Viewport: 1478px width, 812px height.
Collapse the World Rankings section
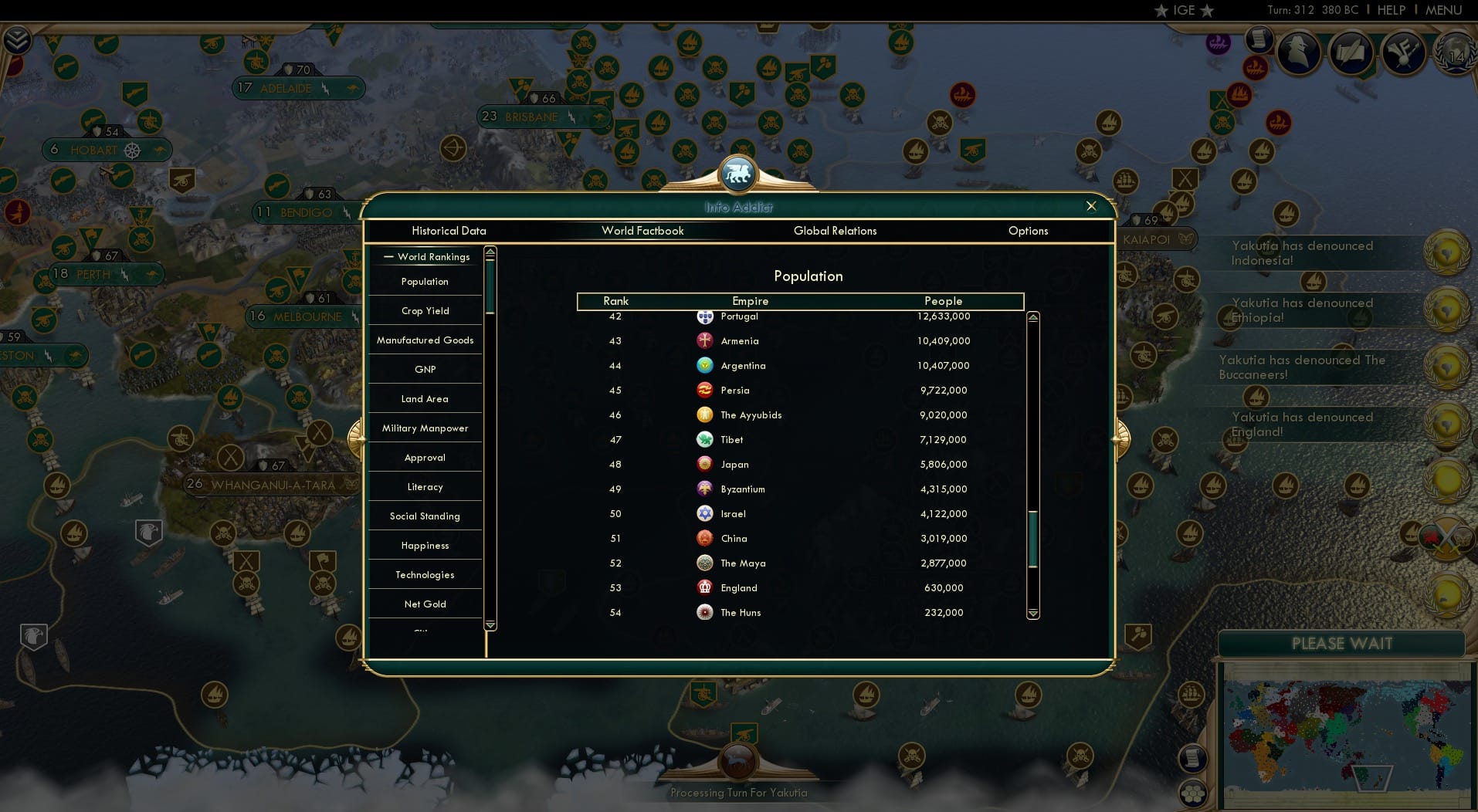tap(388, 256)
